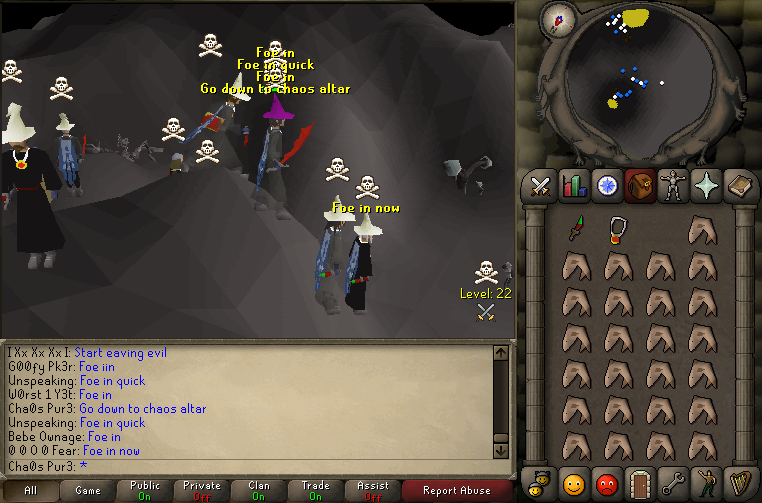This screenshot has width=762, height=503.
Task: Open the Ignore List red-face tab
Action: 607,482
